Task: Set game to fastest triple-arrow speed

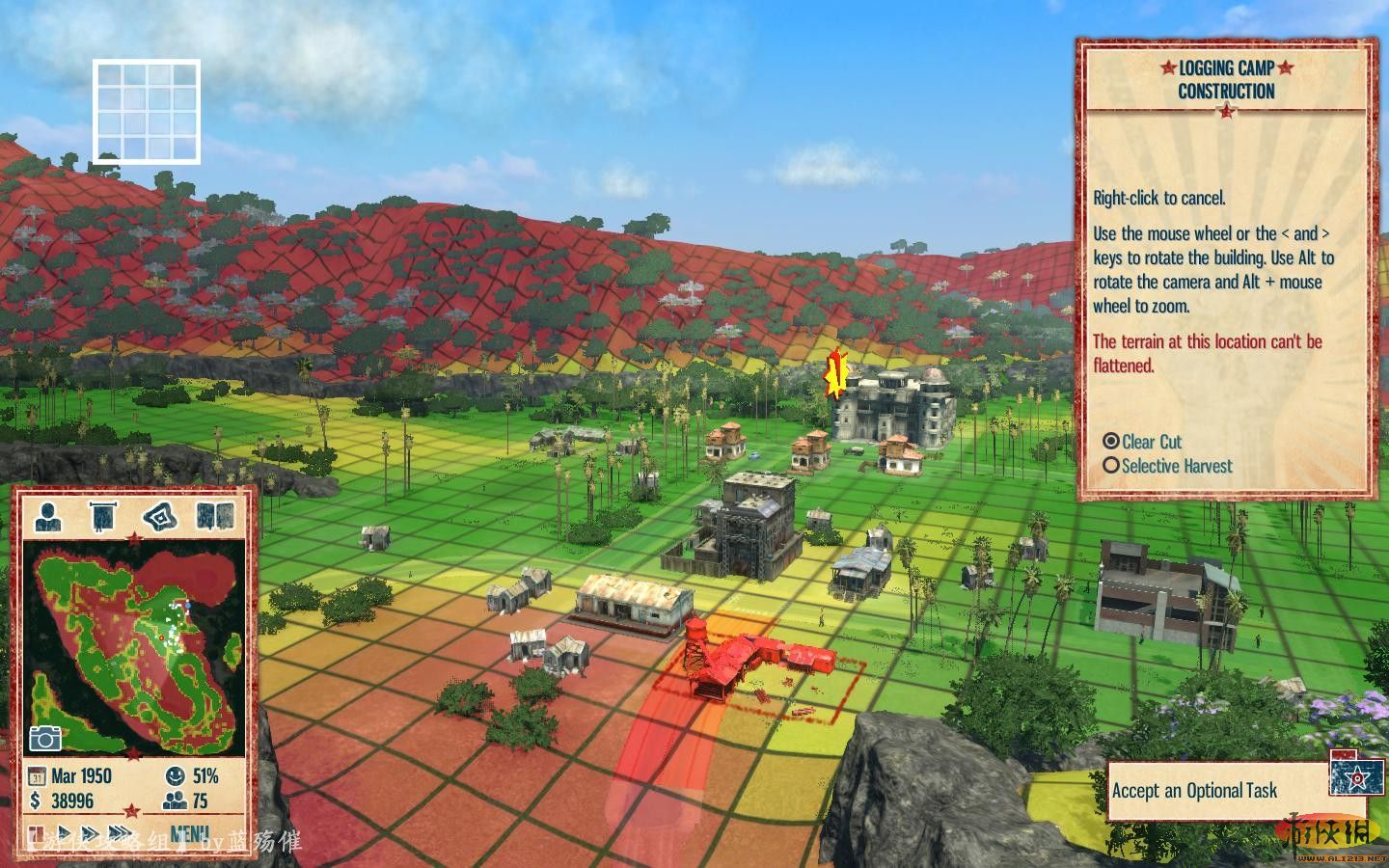Action: (121, 832)
